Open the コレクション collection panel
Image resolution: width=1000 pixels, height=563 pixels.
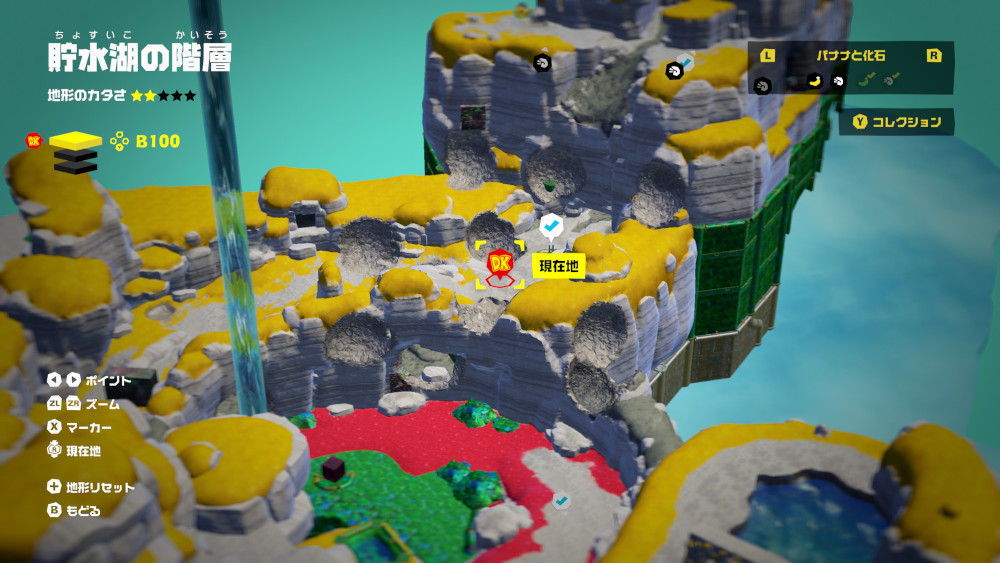point(896,122)
